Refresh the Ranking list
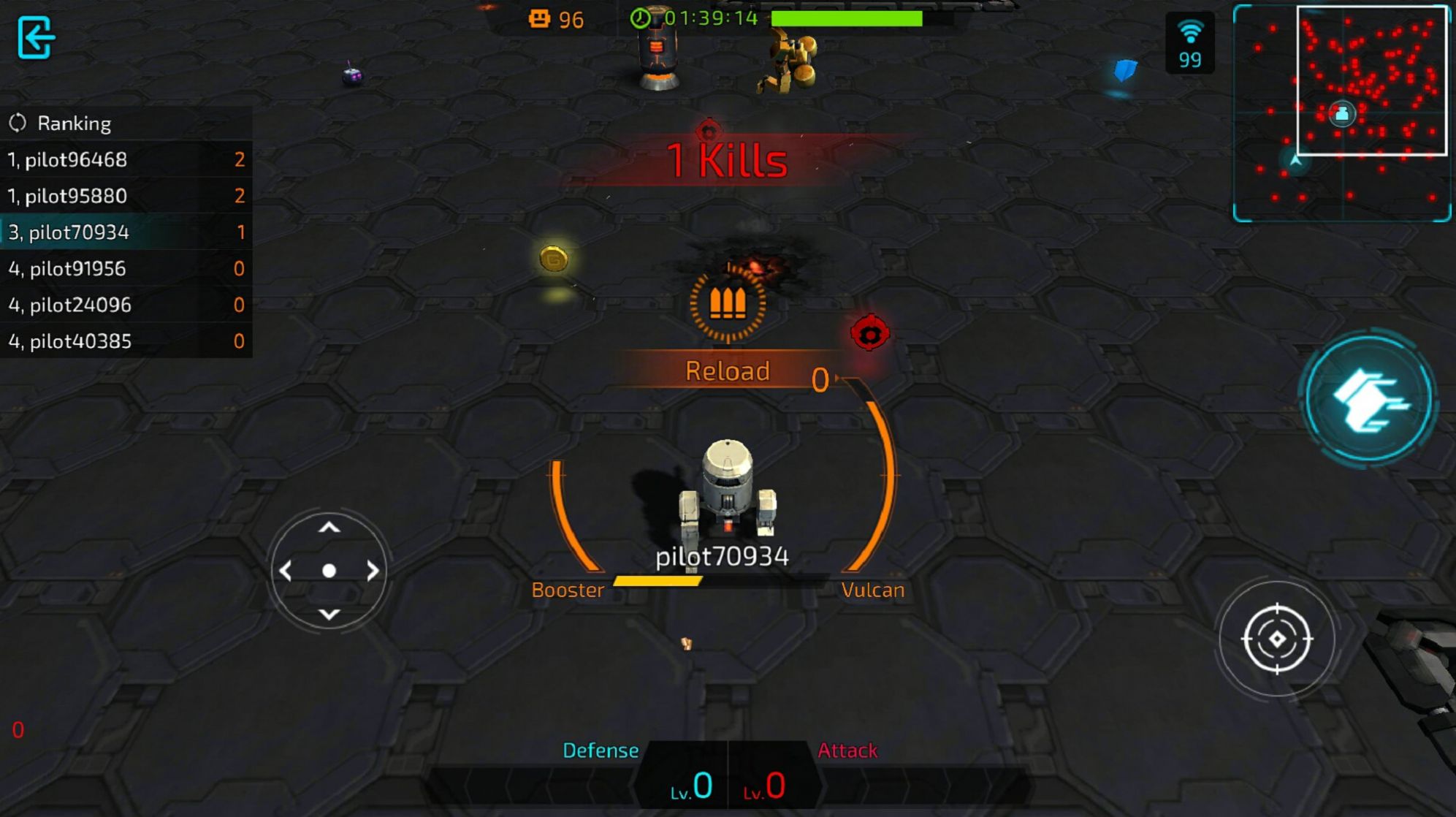The height and width of the screenshot is (817, 1456). 18,123
